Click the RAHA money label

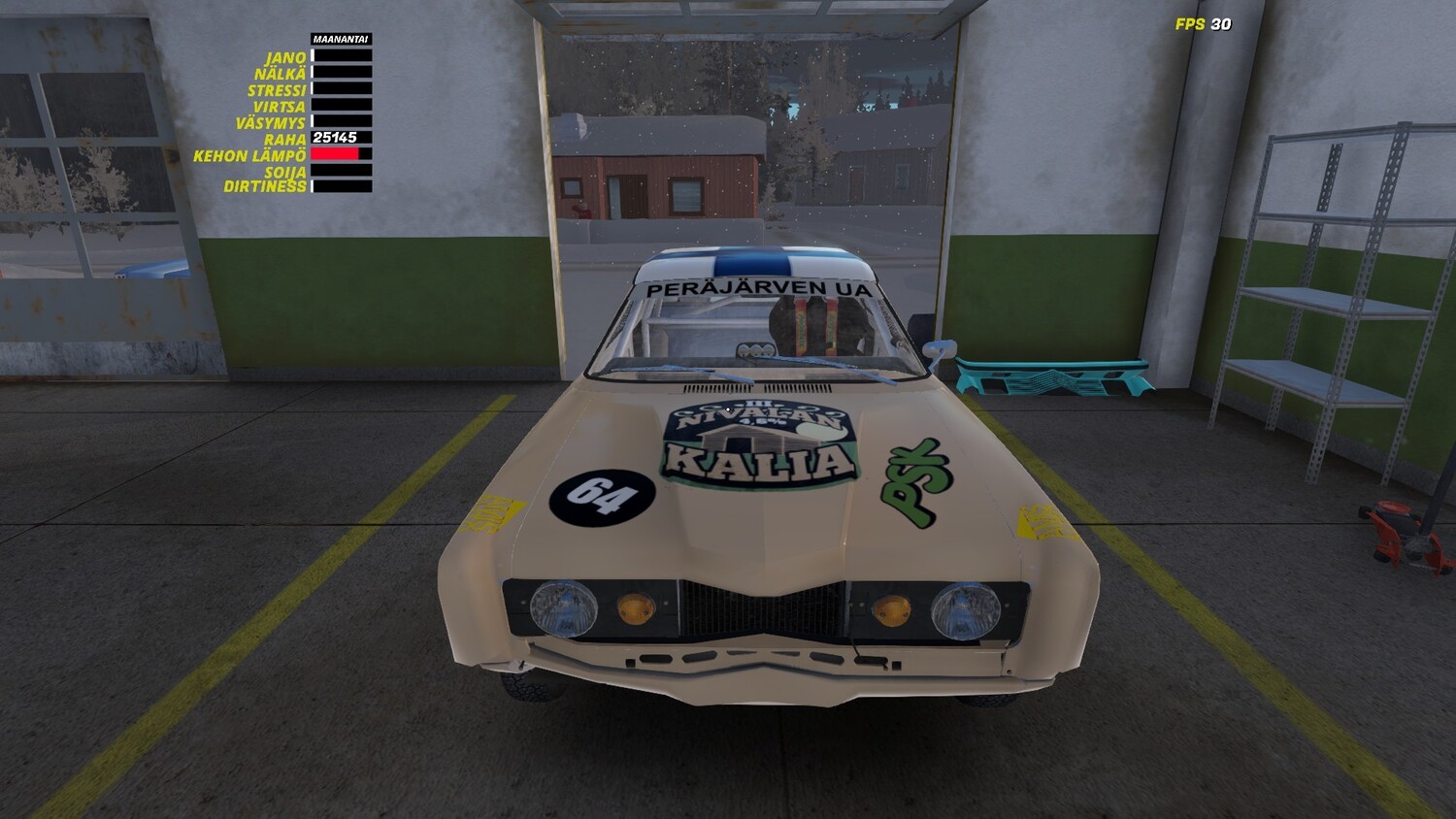click(x=283, y=140)
